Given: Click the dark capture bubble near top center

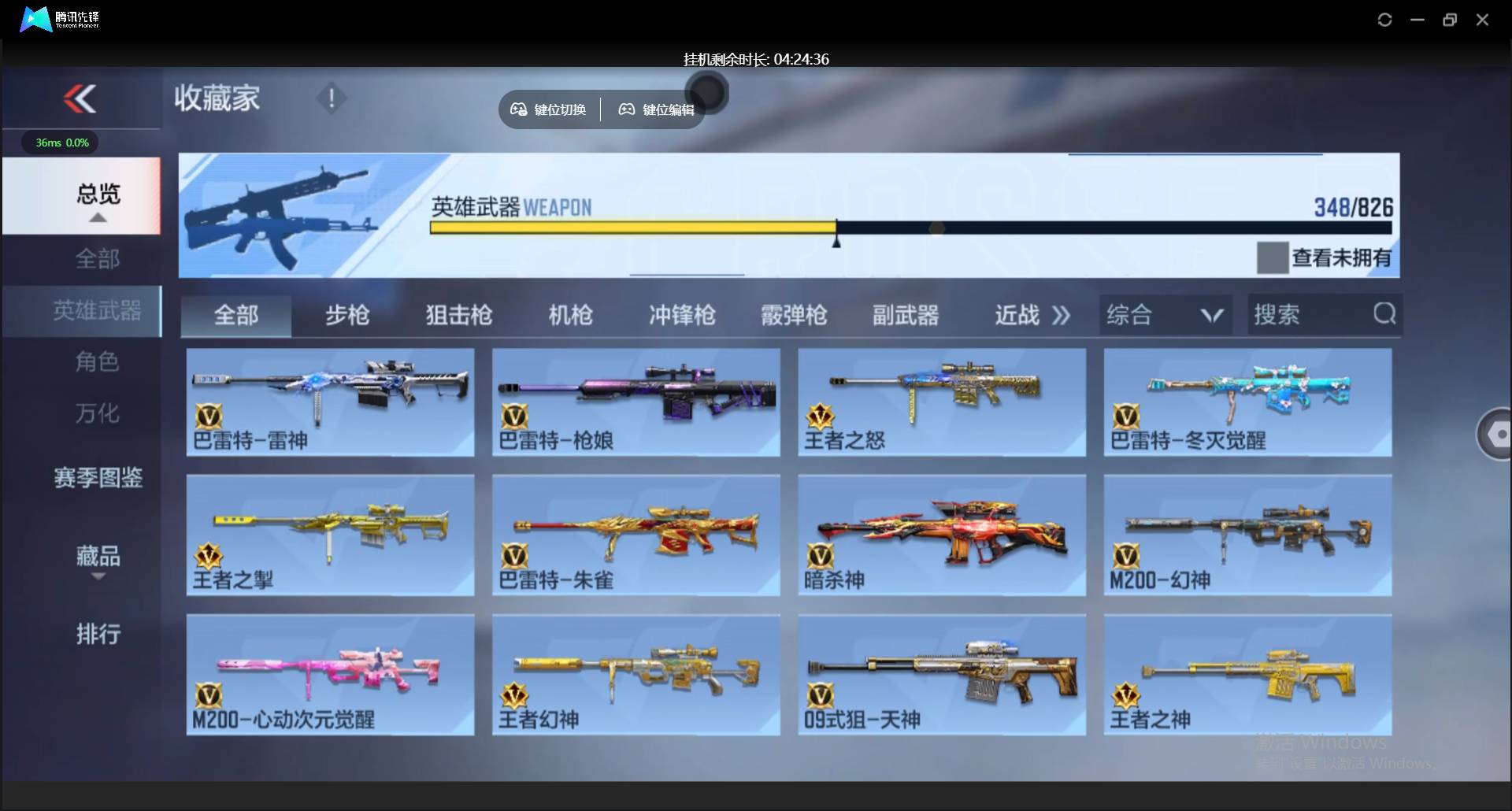Looking at the screenshot, I should coord(707,92).
